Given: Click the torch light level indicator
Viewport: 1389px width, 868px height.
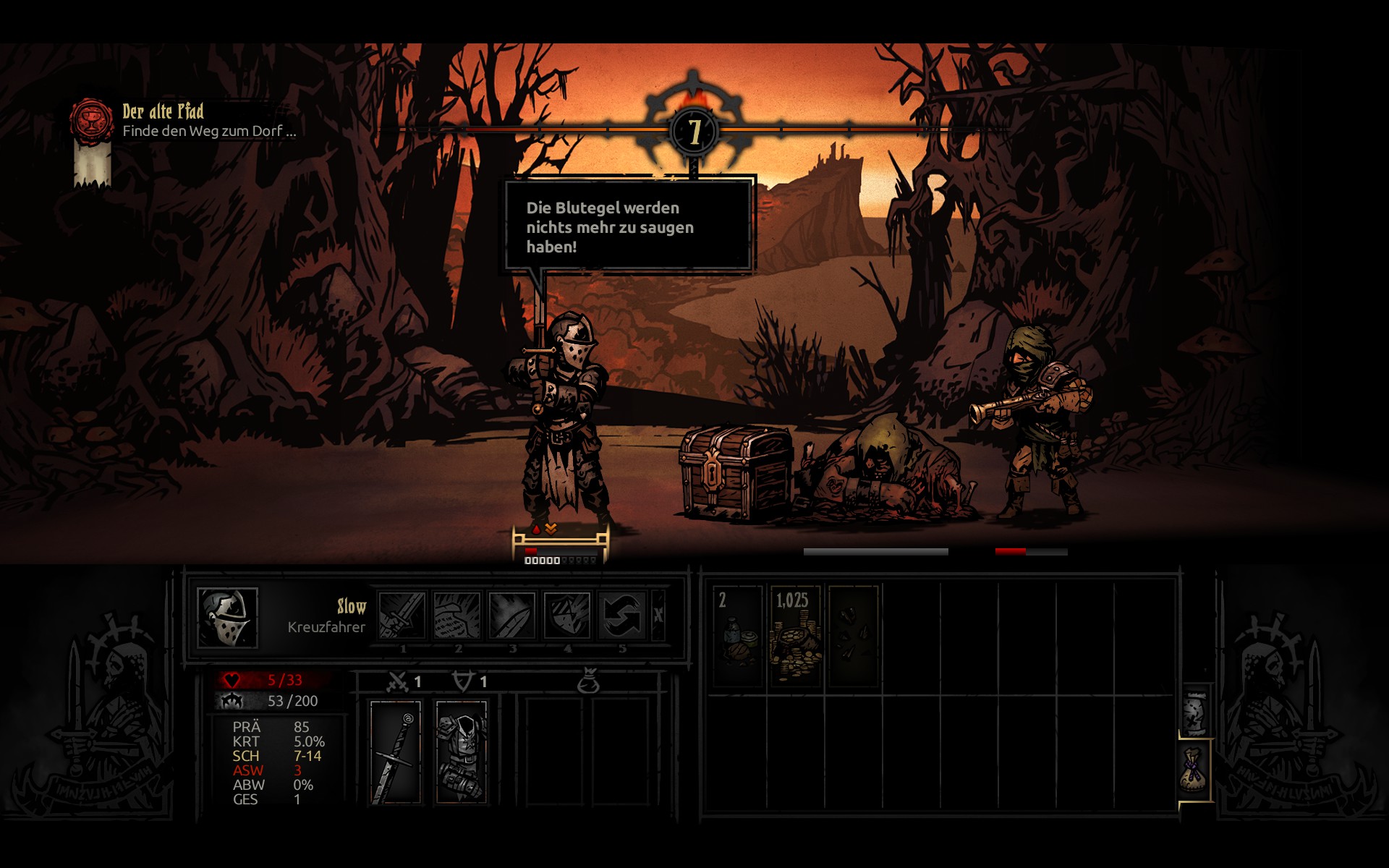Looking at the screenshot, I should 694,130.
